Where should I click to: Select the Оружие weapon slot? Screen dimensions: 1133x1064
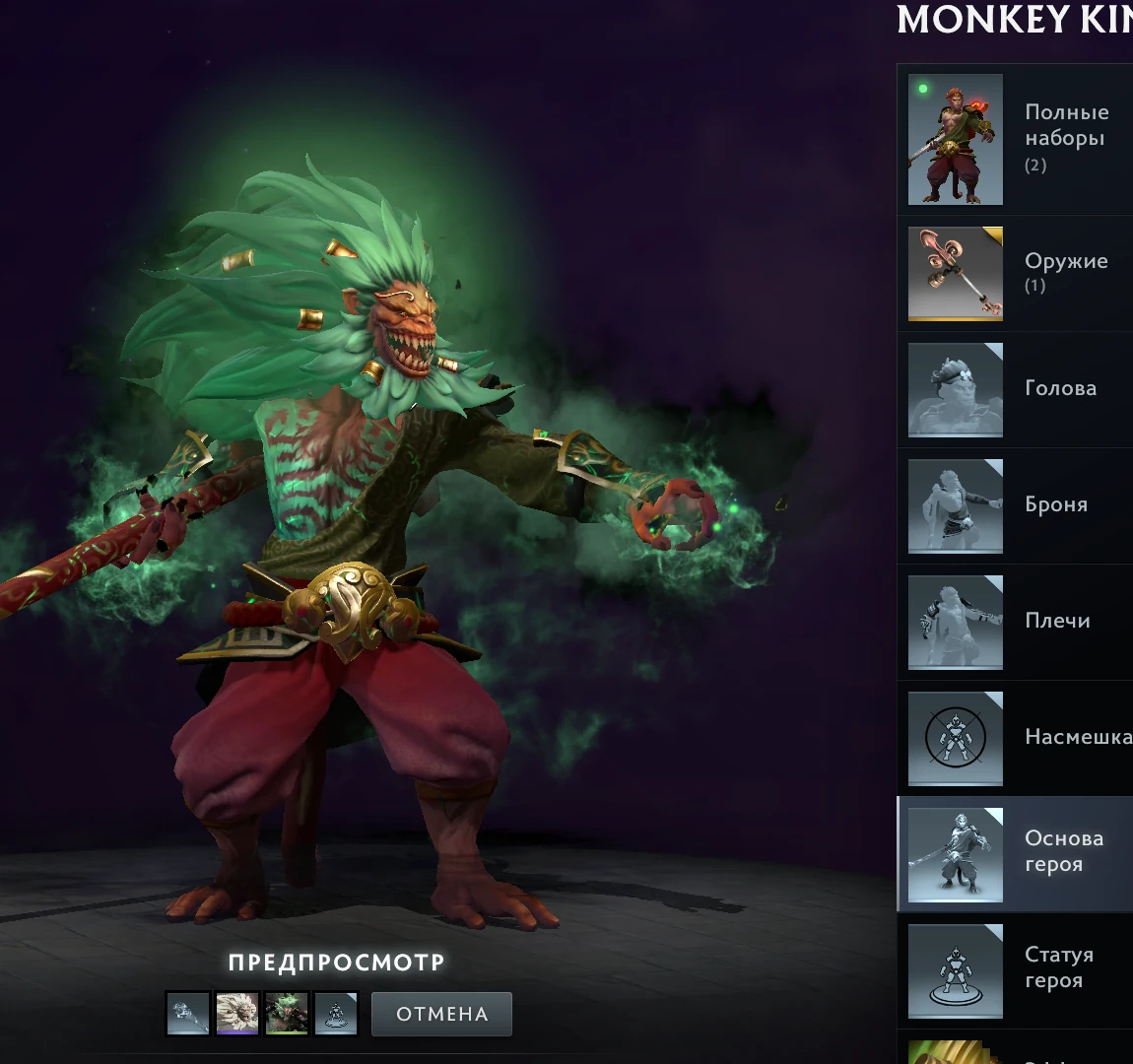tap(1015, 274)
